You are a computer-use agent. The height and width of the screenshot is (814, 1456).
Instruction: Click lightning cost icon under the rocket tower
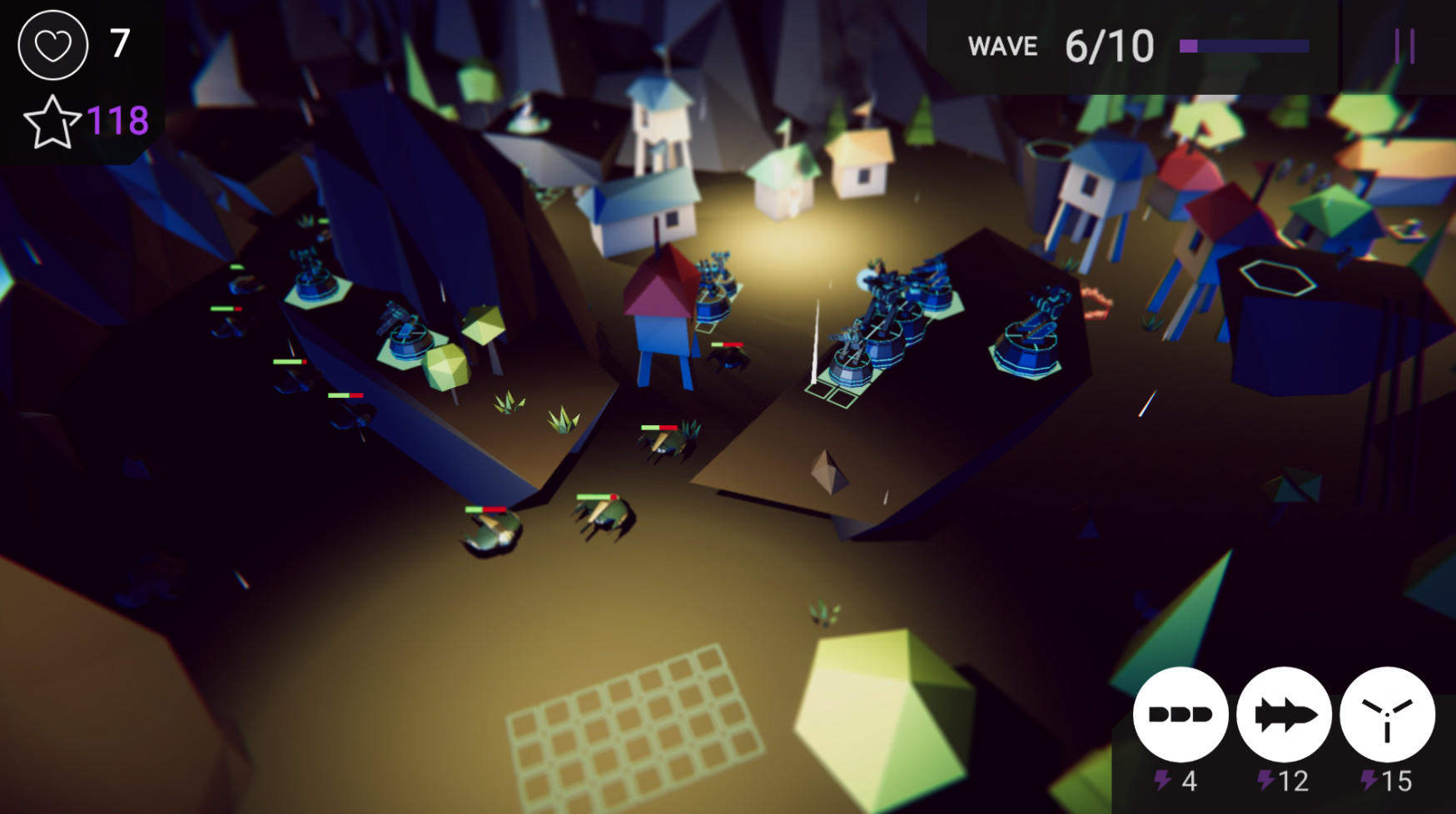pyautogui.click(x=1267, y=781)
